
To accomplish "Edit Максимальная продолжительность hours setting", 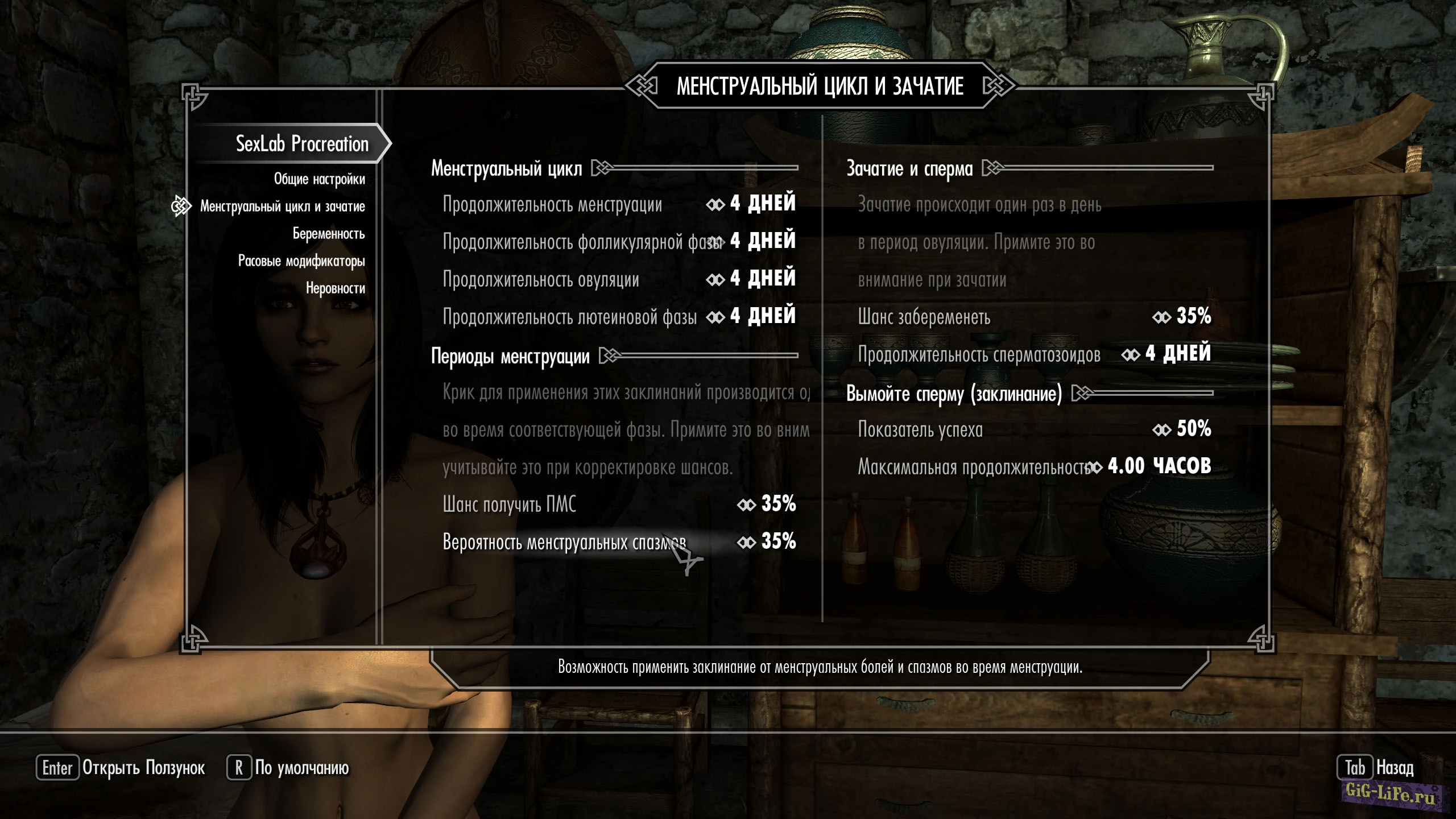I will [x=1034, y=467].
